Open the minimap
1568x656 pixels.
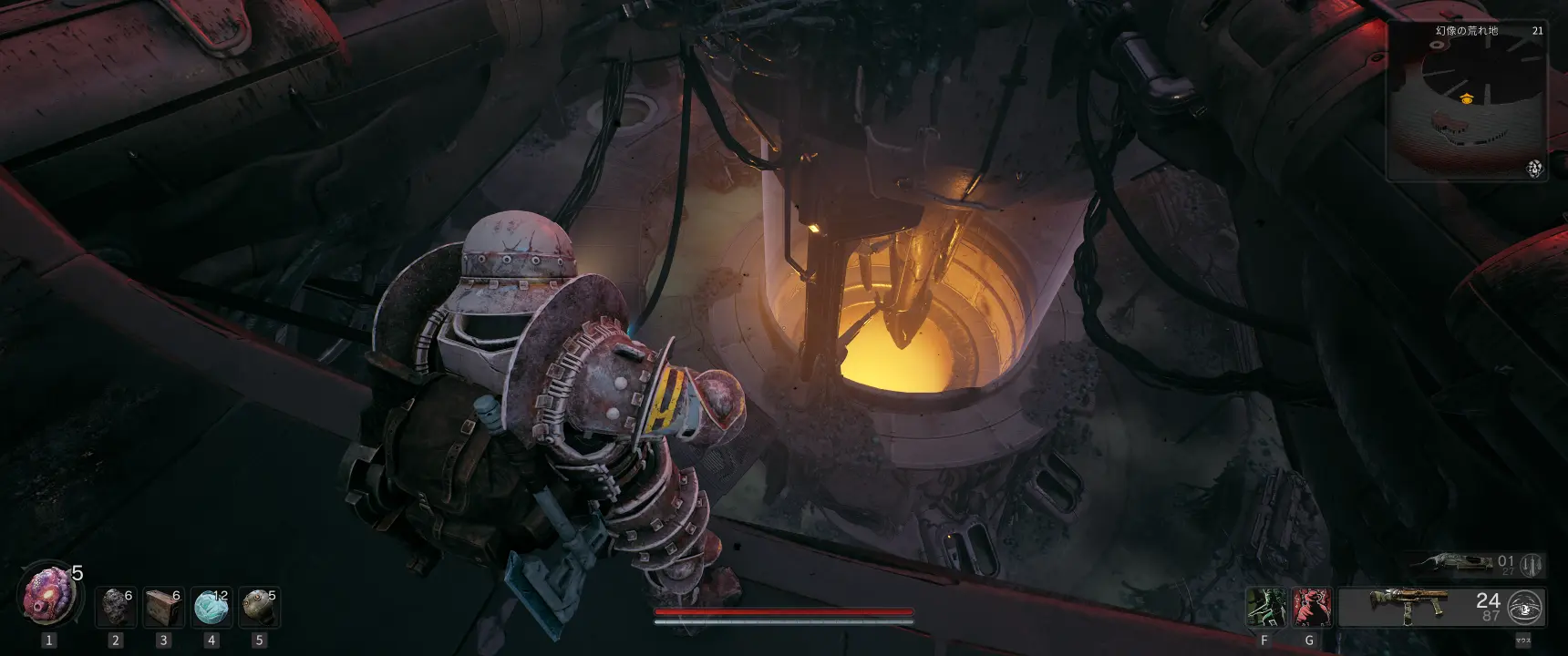(1465, 100)
